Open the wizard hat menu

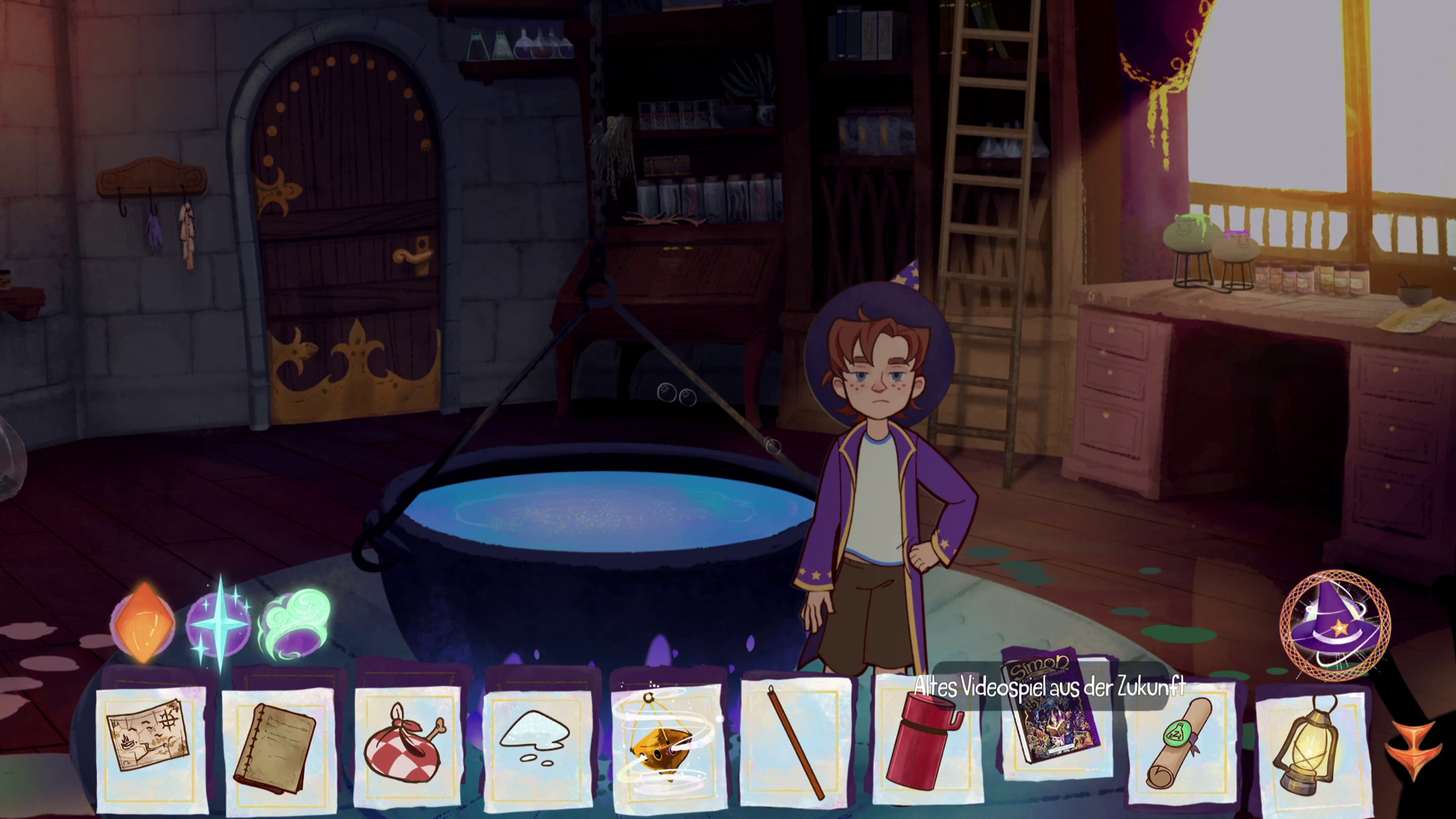click(1334, 624)
